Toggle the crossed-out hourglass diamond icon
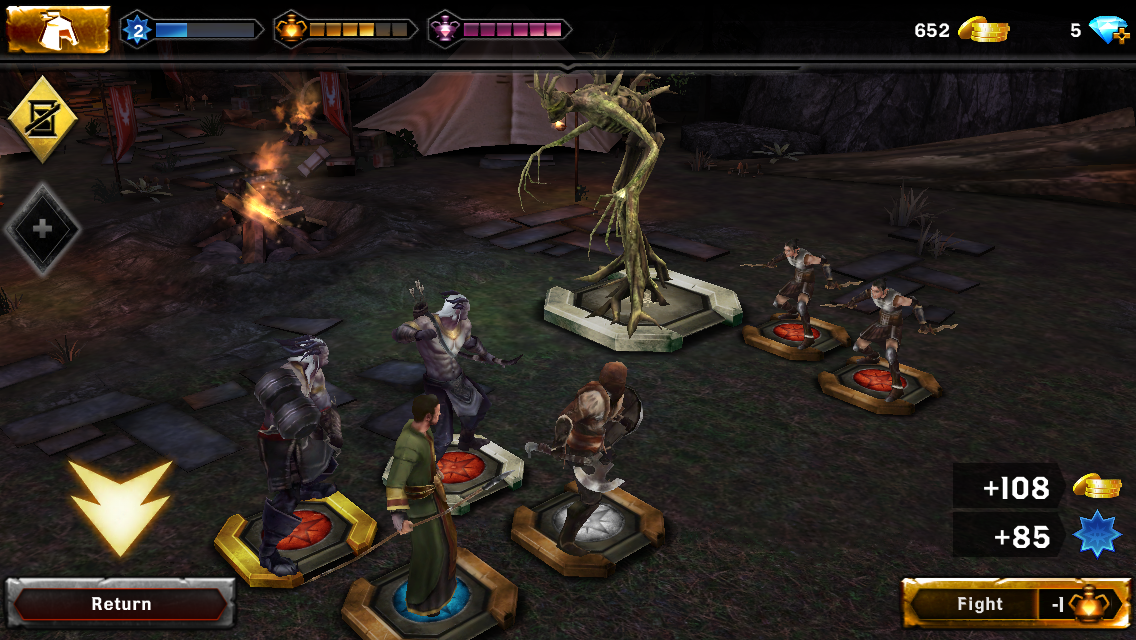Screen dimensions: 1136x640 [x=42, y=120]
